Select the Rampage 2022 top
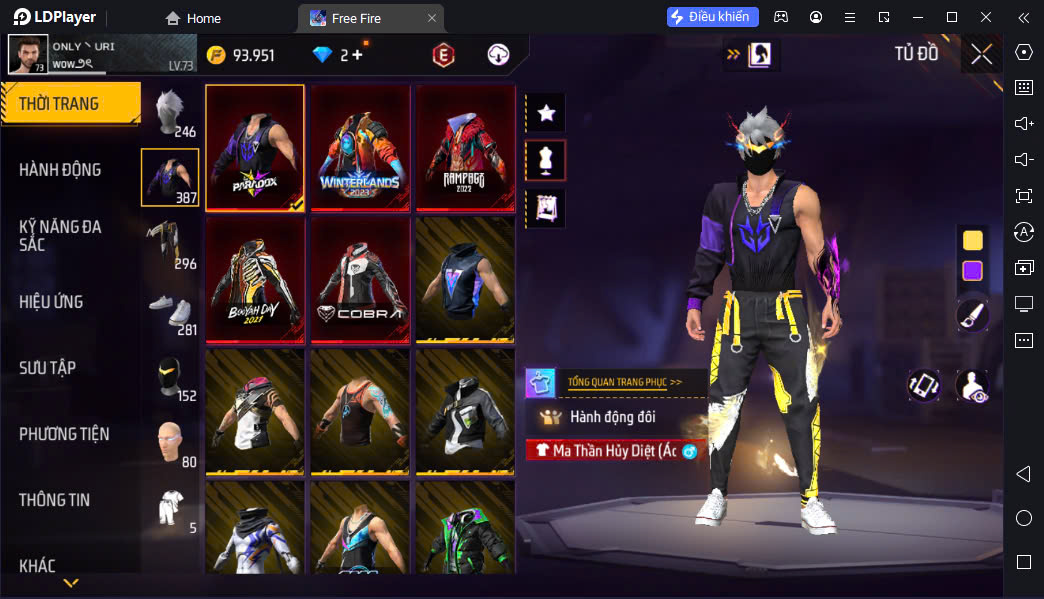Screen dimensions: 1044x599 pyautogui.click(x=465, y=147)
